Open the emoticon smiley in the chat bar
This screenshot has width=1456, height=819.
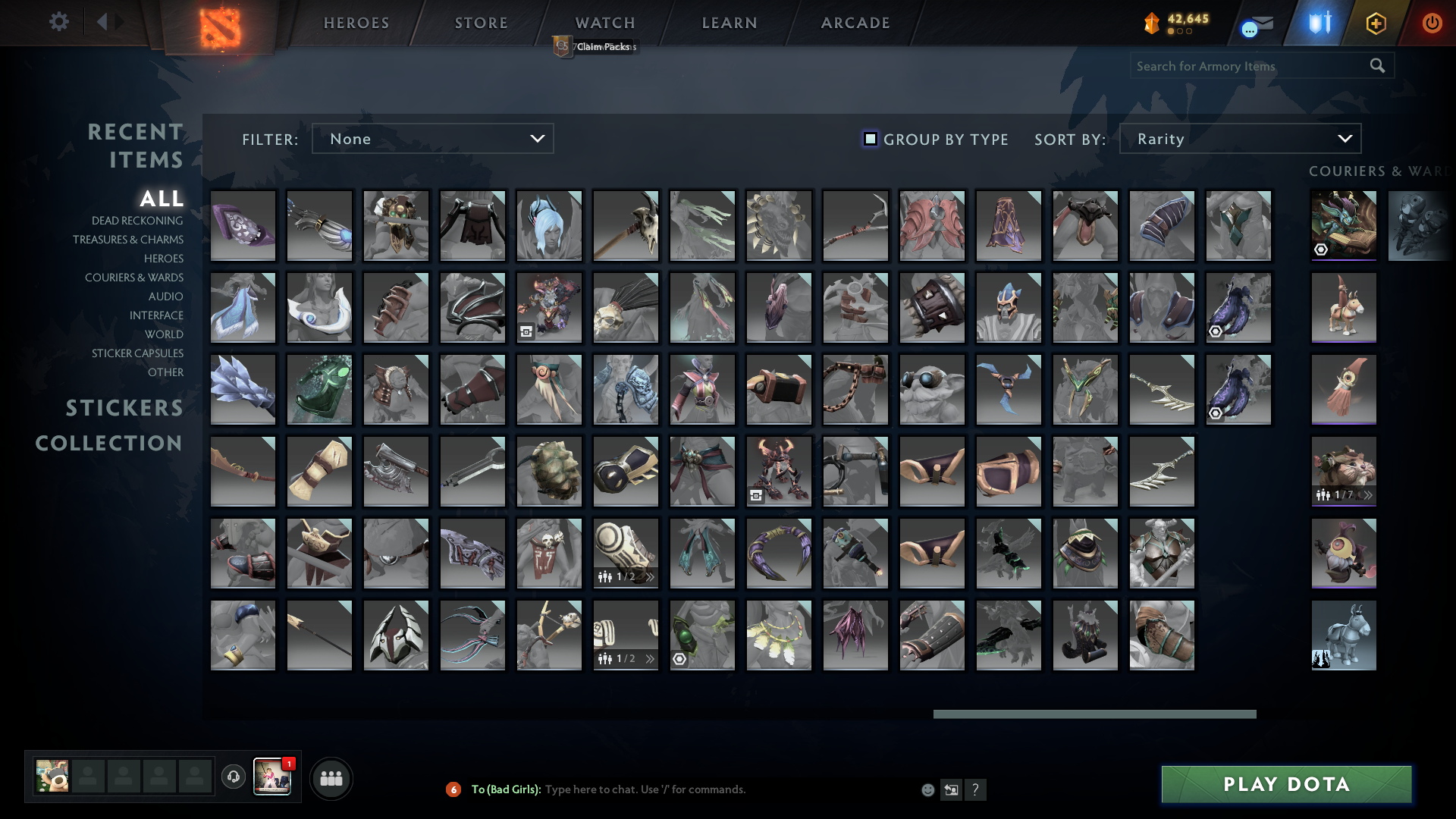tap(928, 789)
